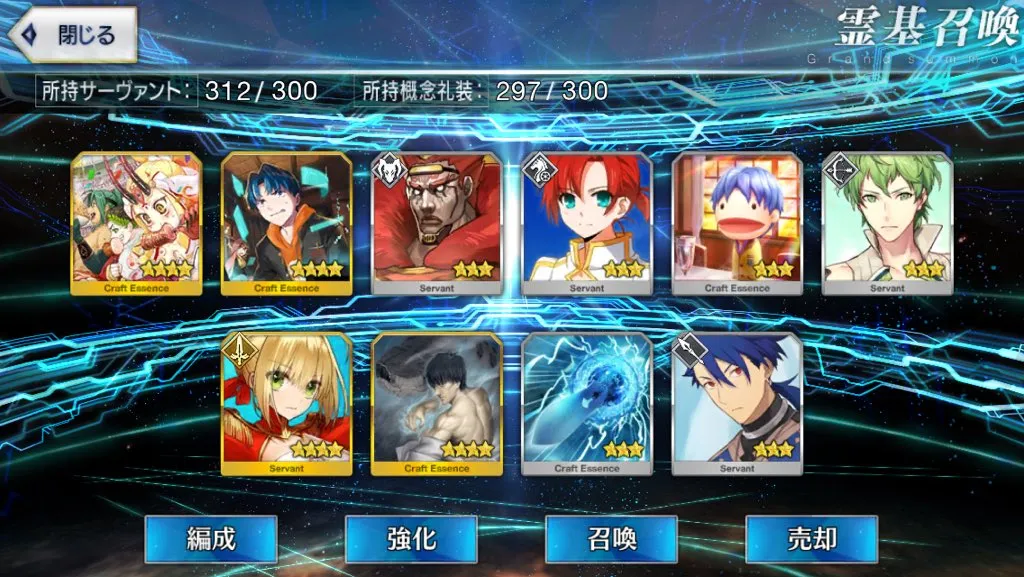The height and width of the screenshot is (577, 1024).
Task: Select the blue-haired Lancer Servant card
Action: [x=737, y=404]
